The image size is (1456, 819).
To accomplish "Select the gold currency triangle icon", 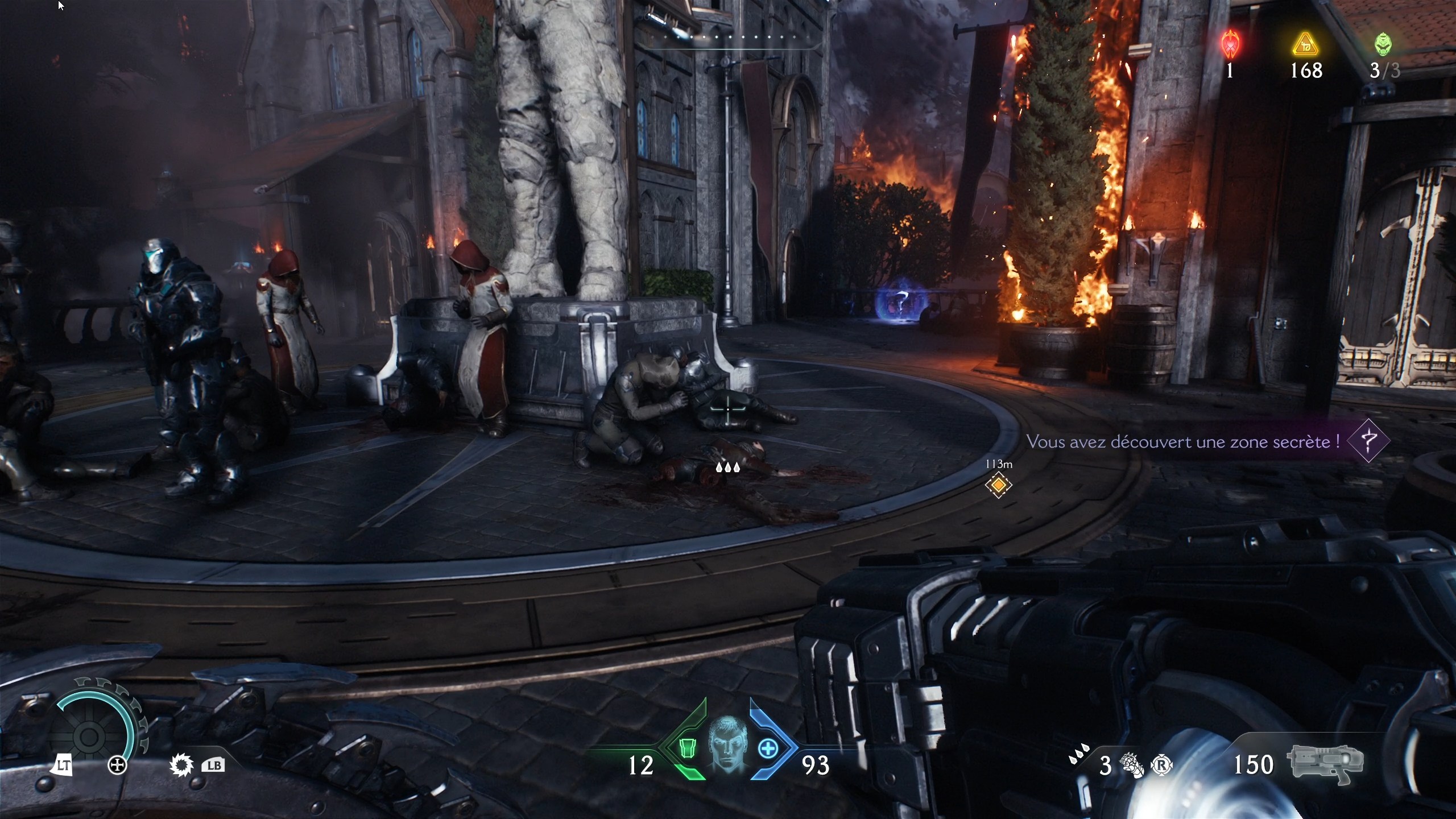I will click(1305, 45).
